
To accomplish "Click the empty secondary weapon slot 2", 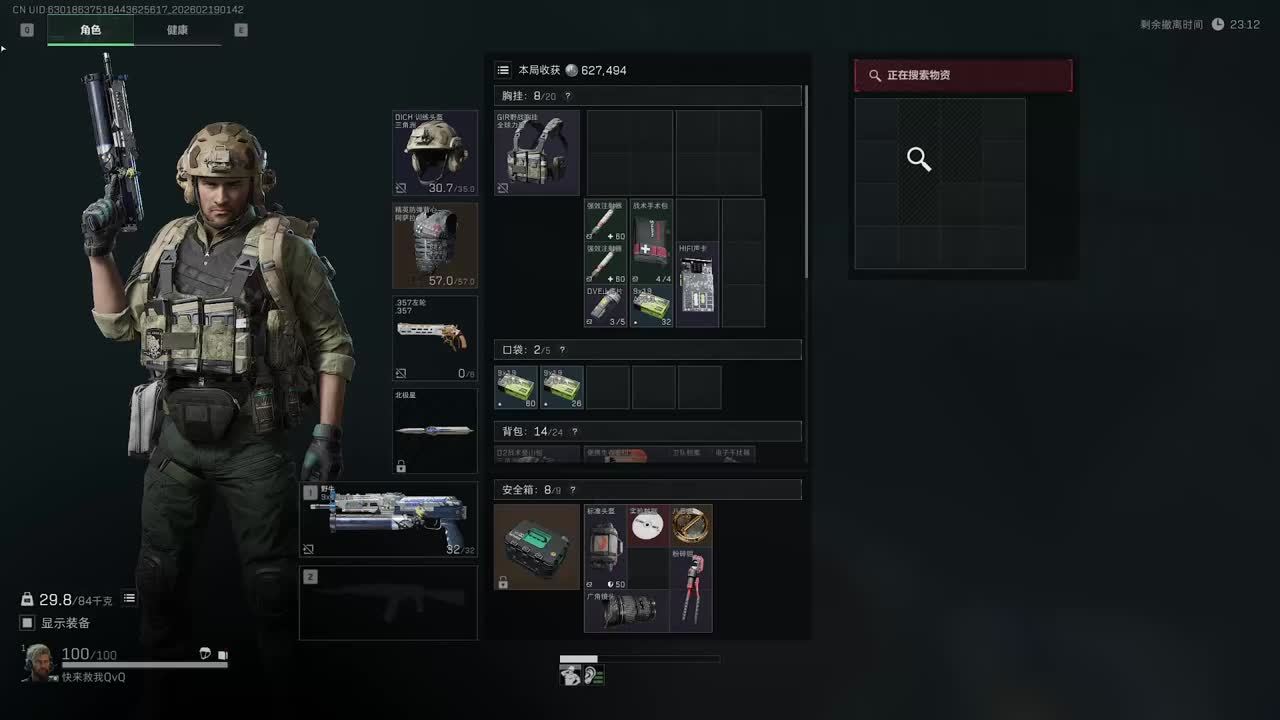I will 389,603.
